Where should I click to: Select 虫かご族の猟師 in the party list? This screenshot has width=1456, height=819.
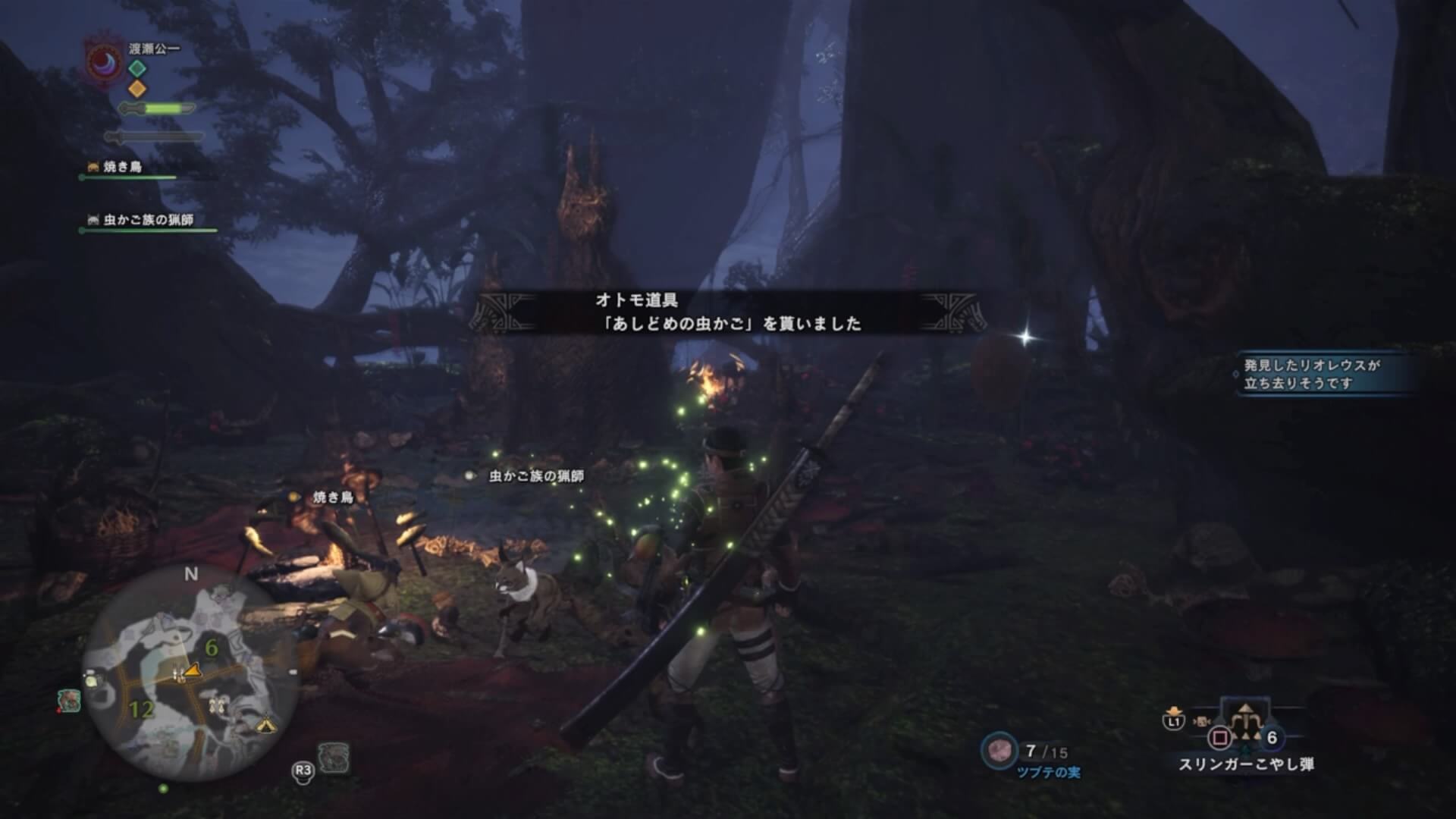(x=148, y=220)
